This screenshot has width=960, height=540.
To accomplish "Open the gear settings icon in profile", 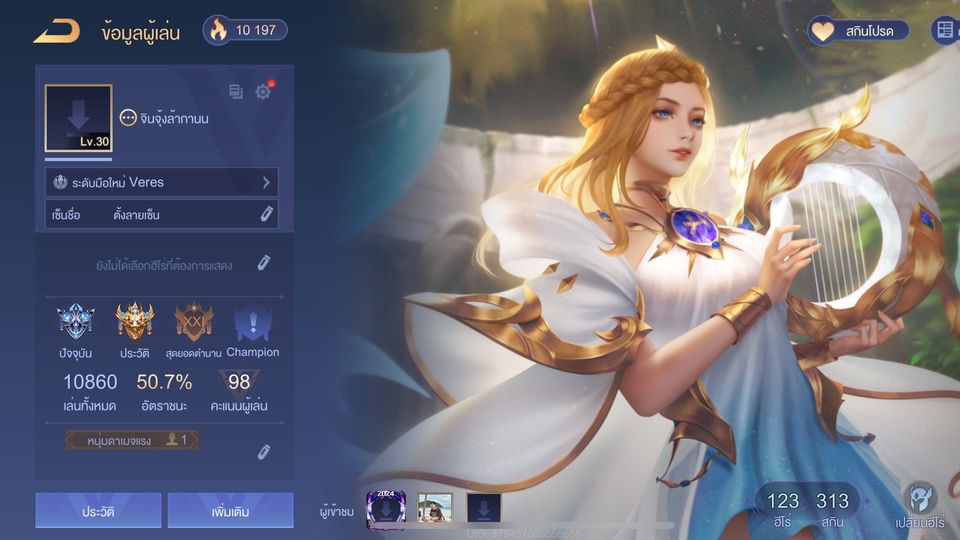I will 263,92.
